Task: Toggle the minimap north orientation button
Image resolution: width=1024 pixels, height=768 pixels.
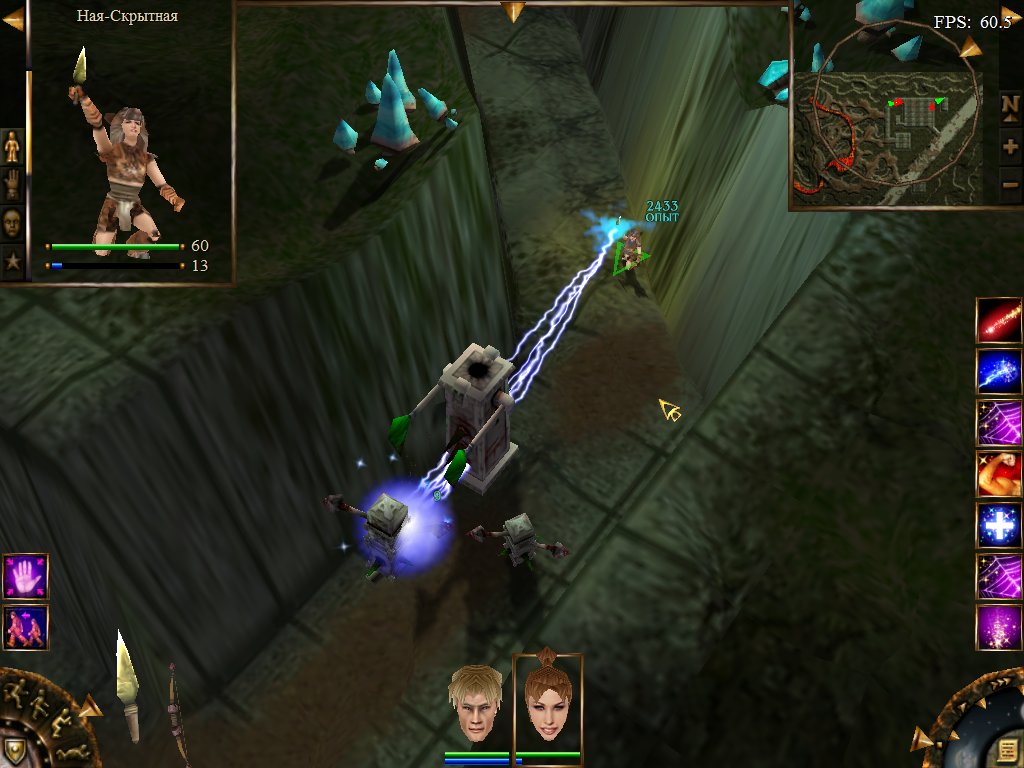Action: [x=1010, y=107]
